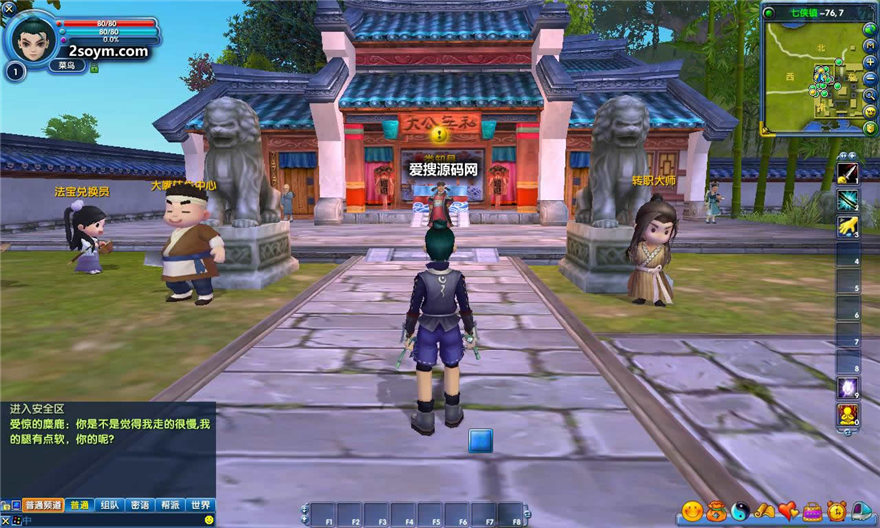Open the chat emoji picker
The width and height of the screenshot is (880, 528).
click(209, 519)
